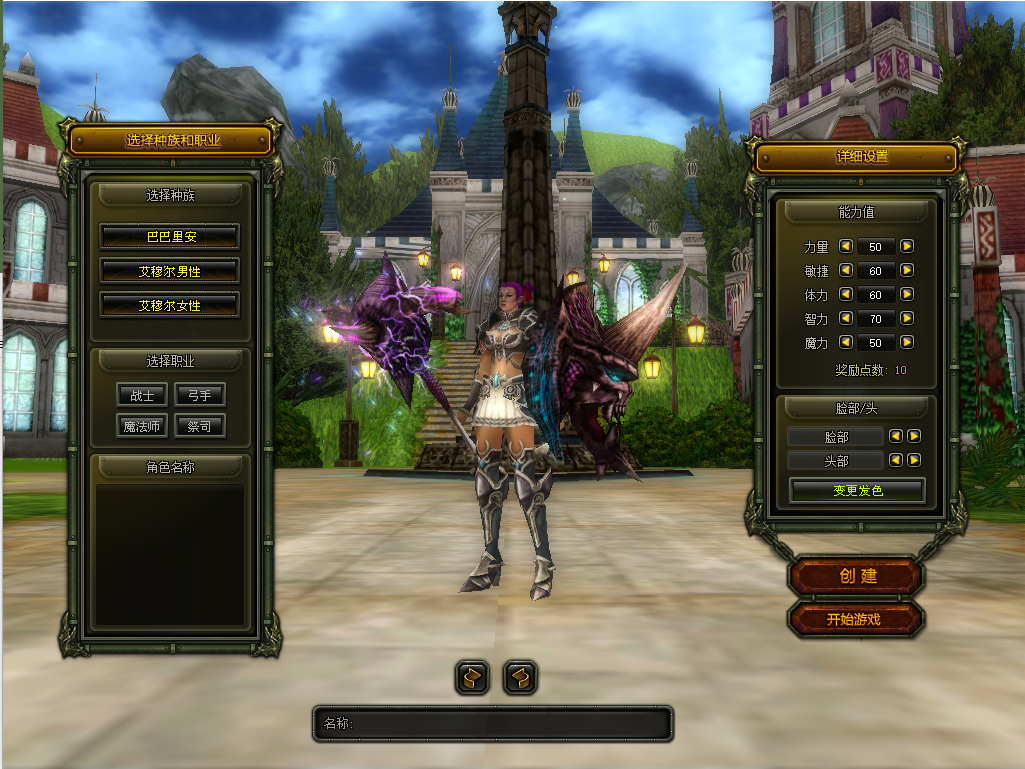The width and height of the screenshot is (1025, 769).
Task: Decrease the 敏捷 stat value
Action: pyautogui.click(x=845, y=270)
